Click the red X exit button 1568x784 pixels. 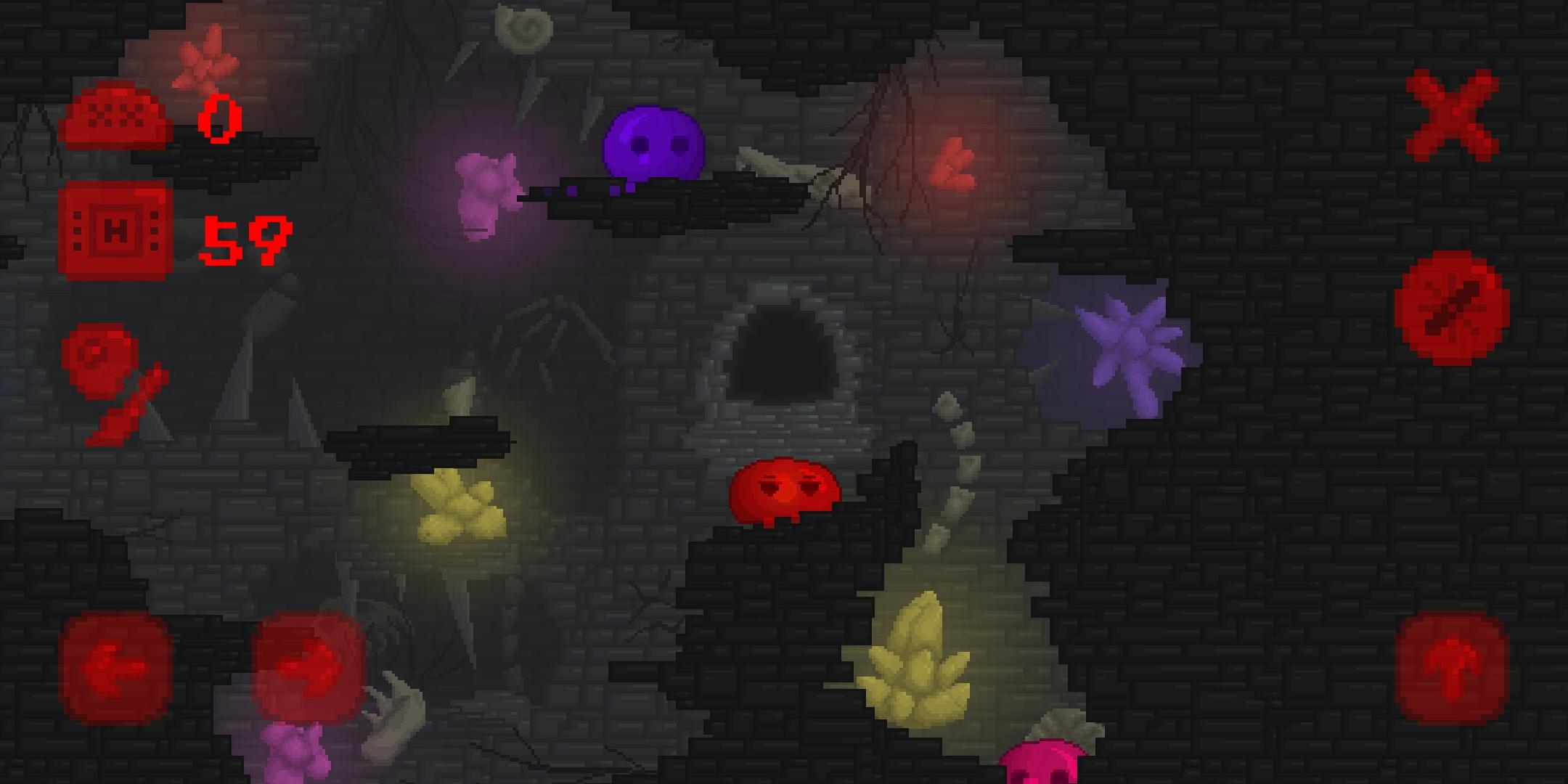[x=1452, y=116]
